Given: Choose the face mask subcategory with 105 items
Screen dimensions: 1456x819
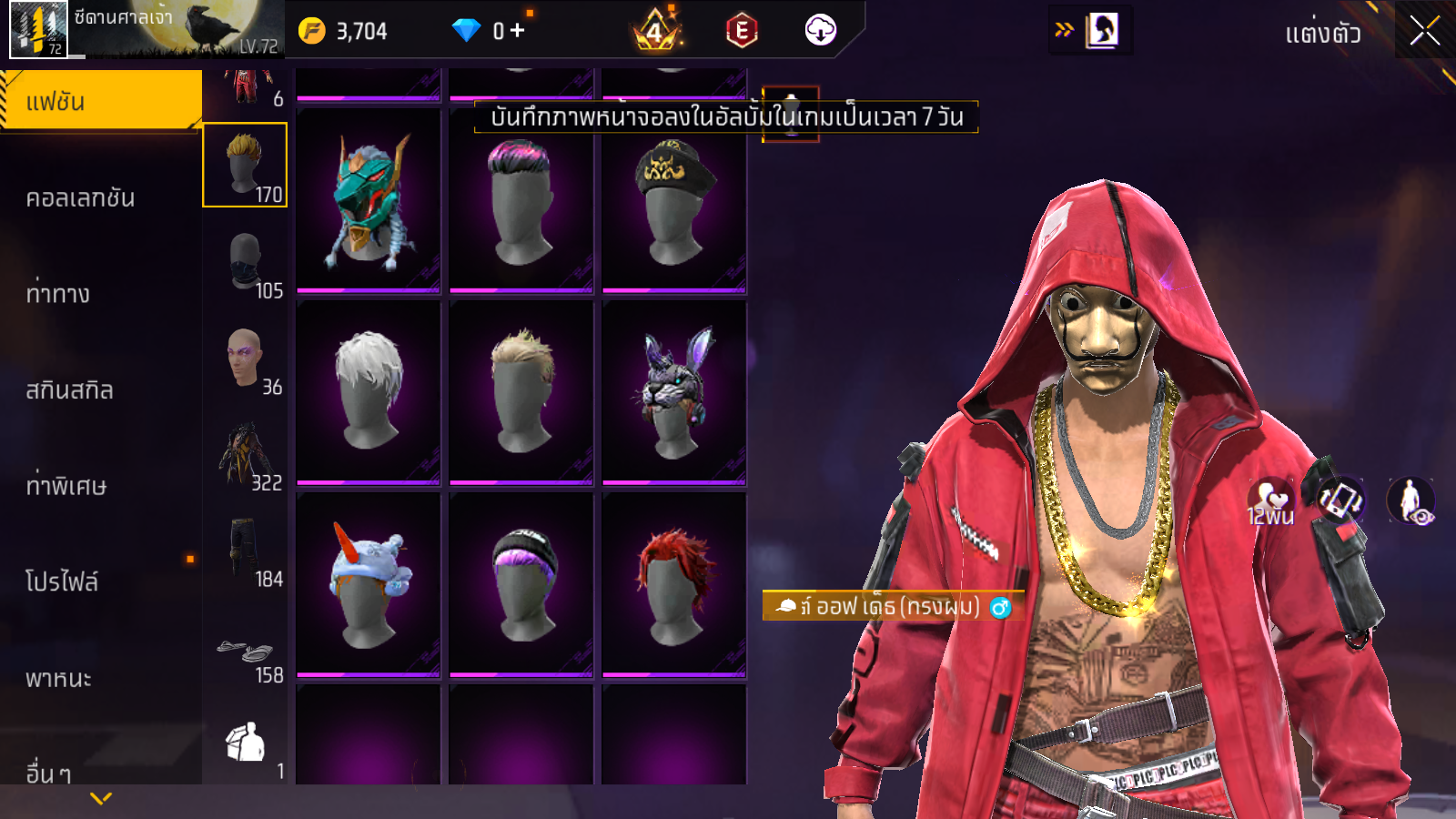Looking at the screenshot, I should (x=245, y=262).
